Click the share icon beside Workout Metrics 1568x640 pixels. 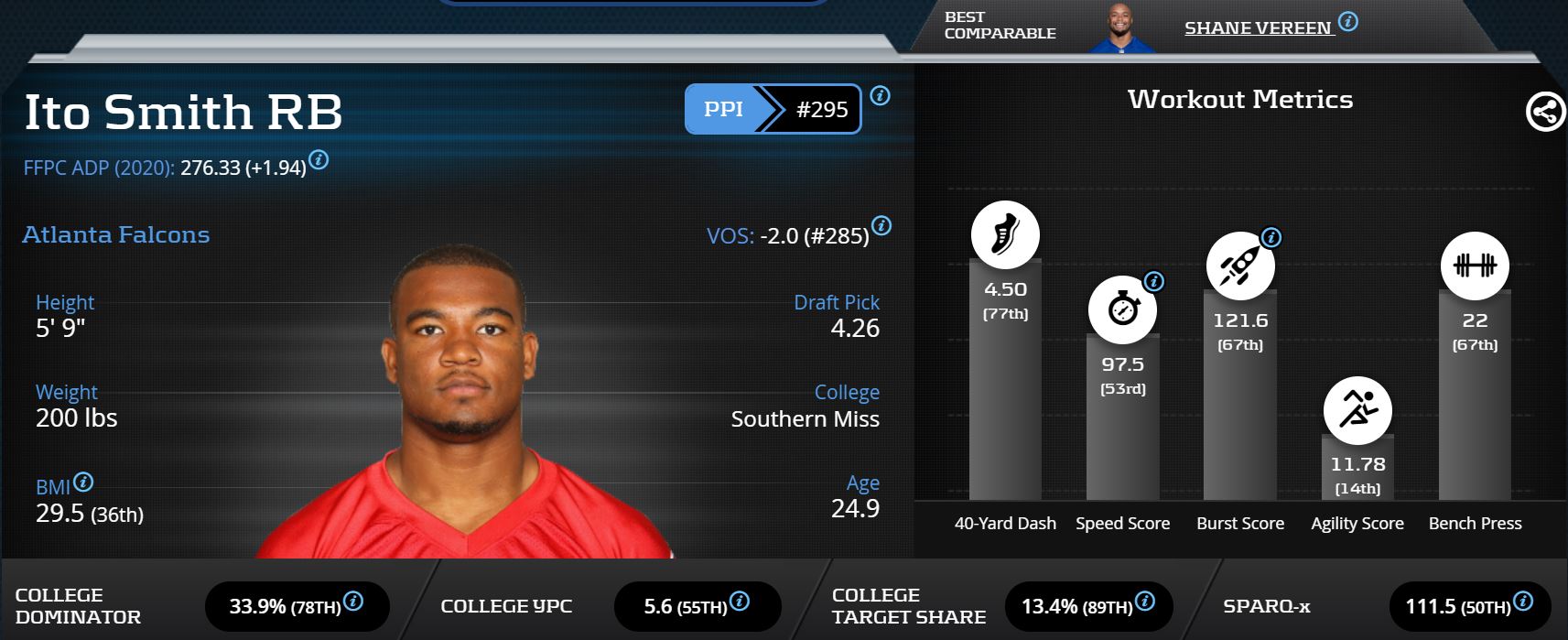point(1545,113)
